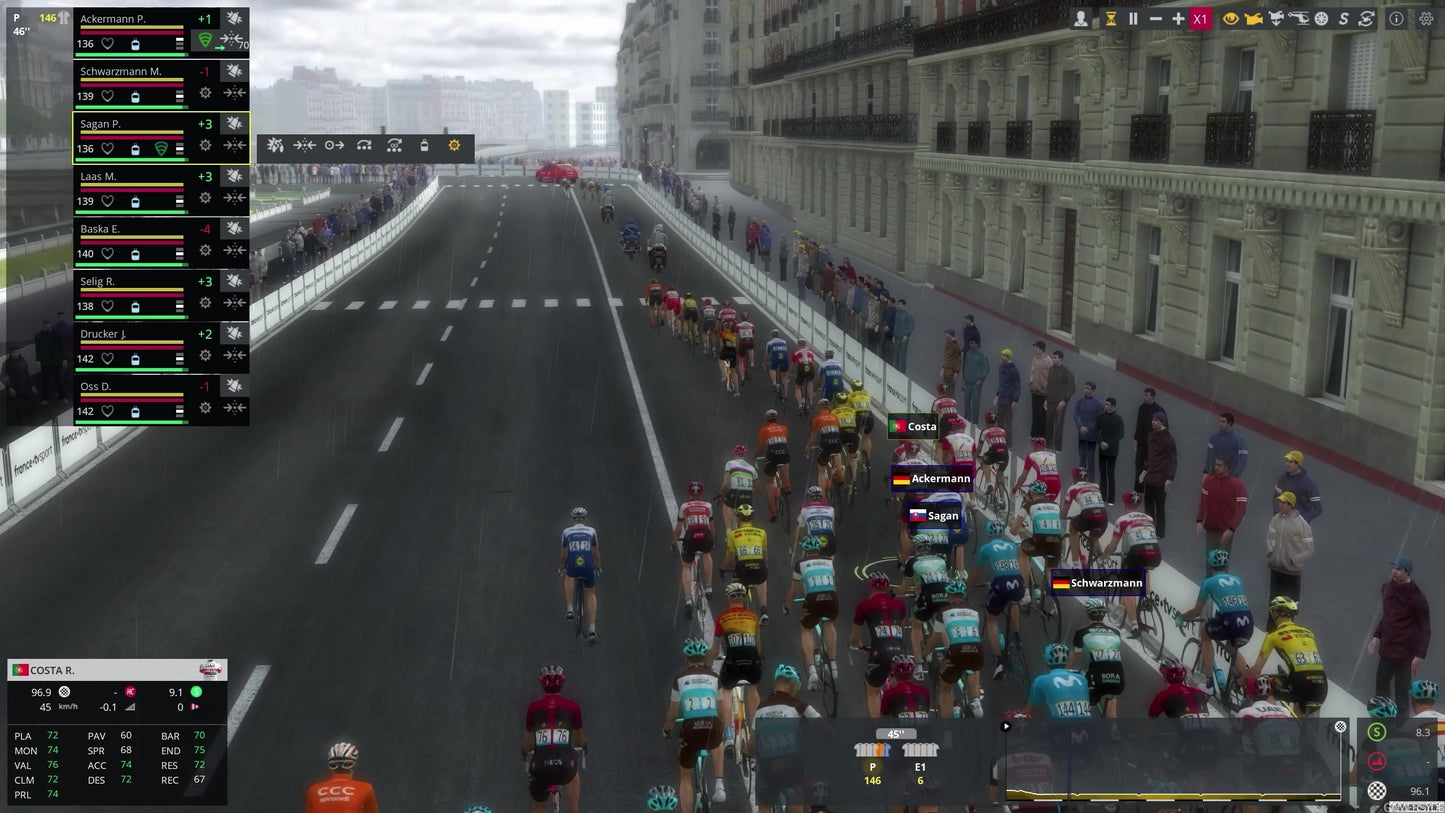The width and height of the screenshot is (1445, 813).
Task: Pause the race simulation
Action: pos(1133,18)
